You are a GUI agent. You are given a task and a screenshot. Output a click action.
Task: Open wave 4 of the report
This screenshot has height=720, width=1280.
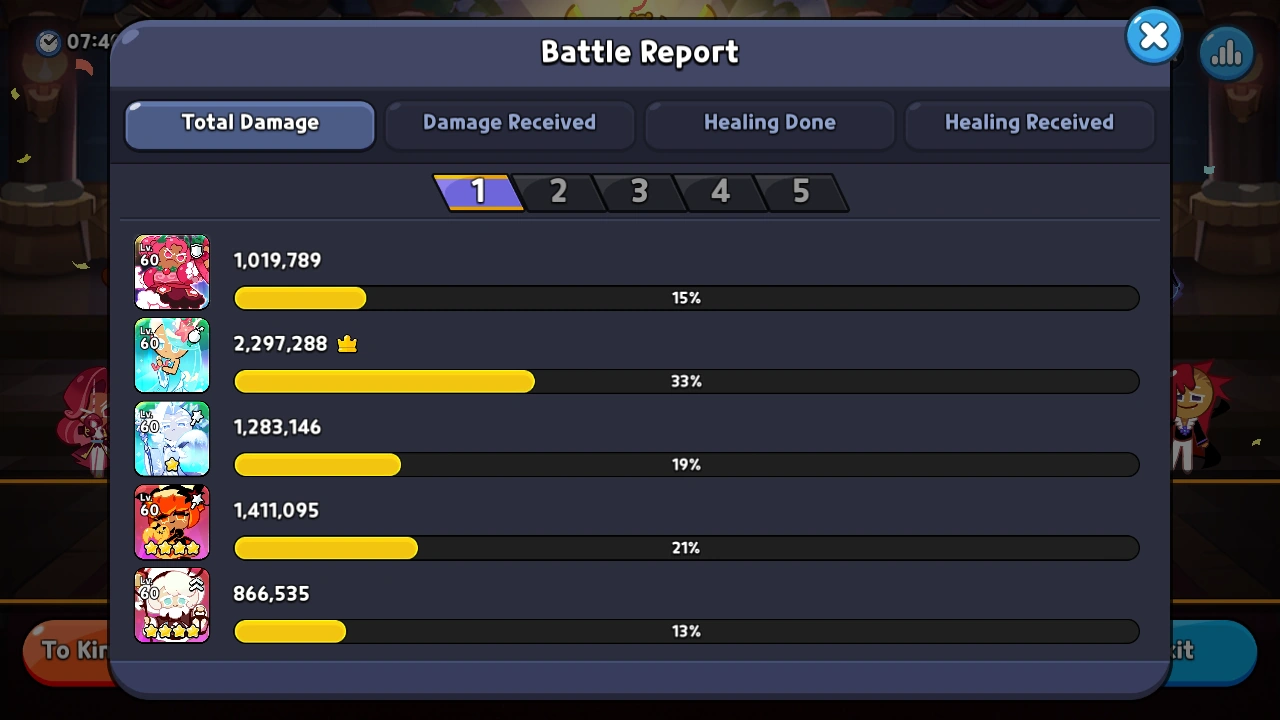(x=720, y=192)
